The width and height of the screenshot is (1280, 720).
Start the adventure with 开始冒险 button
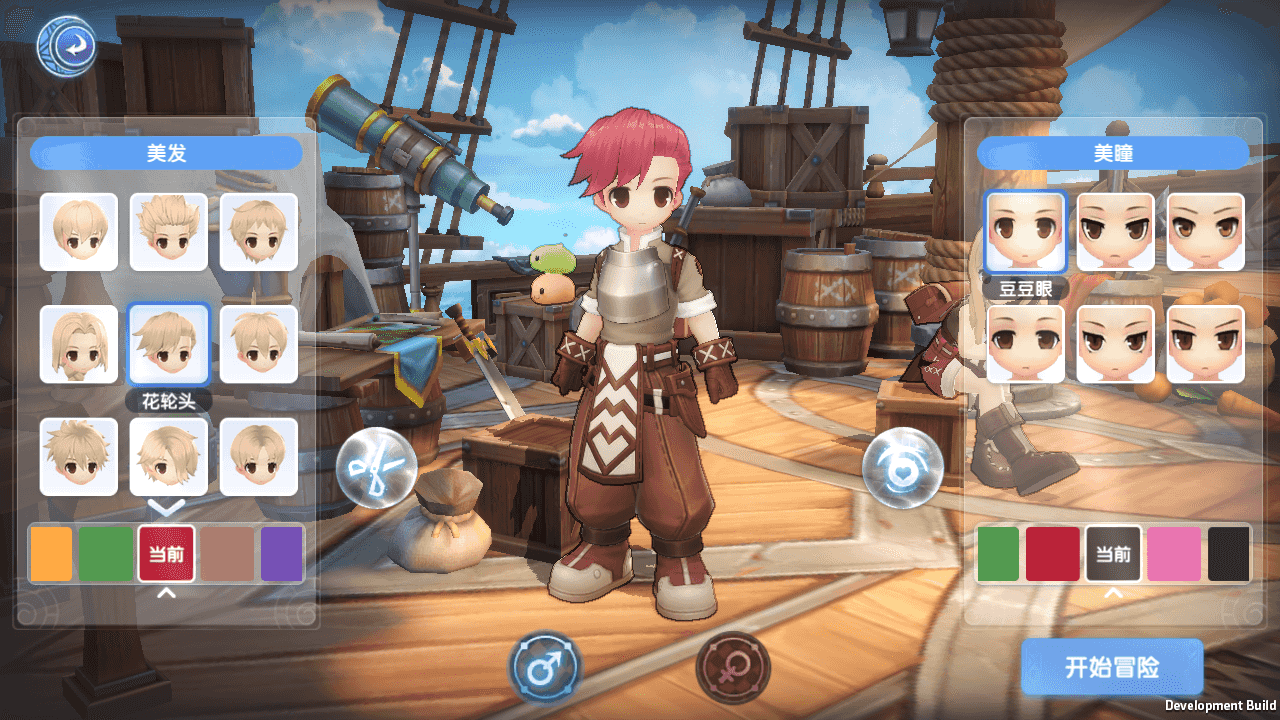pos(1111,667)
